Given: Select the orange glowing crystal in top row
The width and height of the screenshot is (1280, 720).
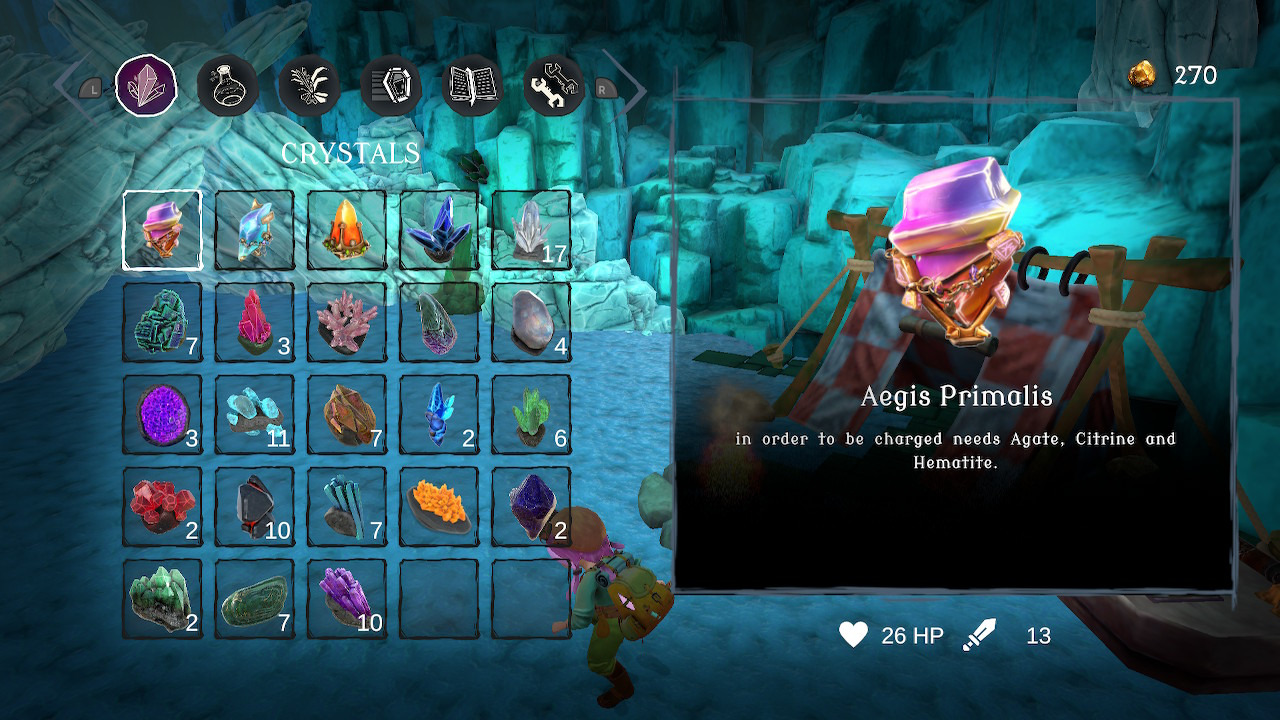Looking at the screenshot, I should coord(347,230).
